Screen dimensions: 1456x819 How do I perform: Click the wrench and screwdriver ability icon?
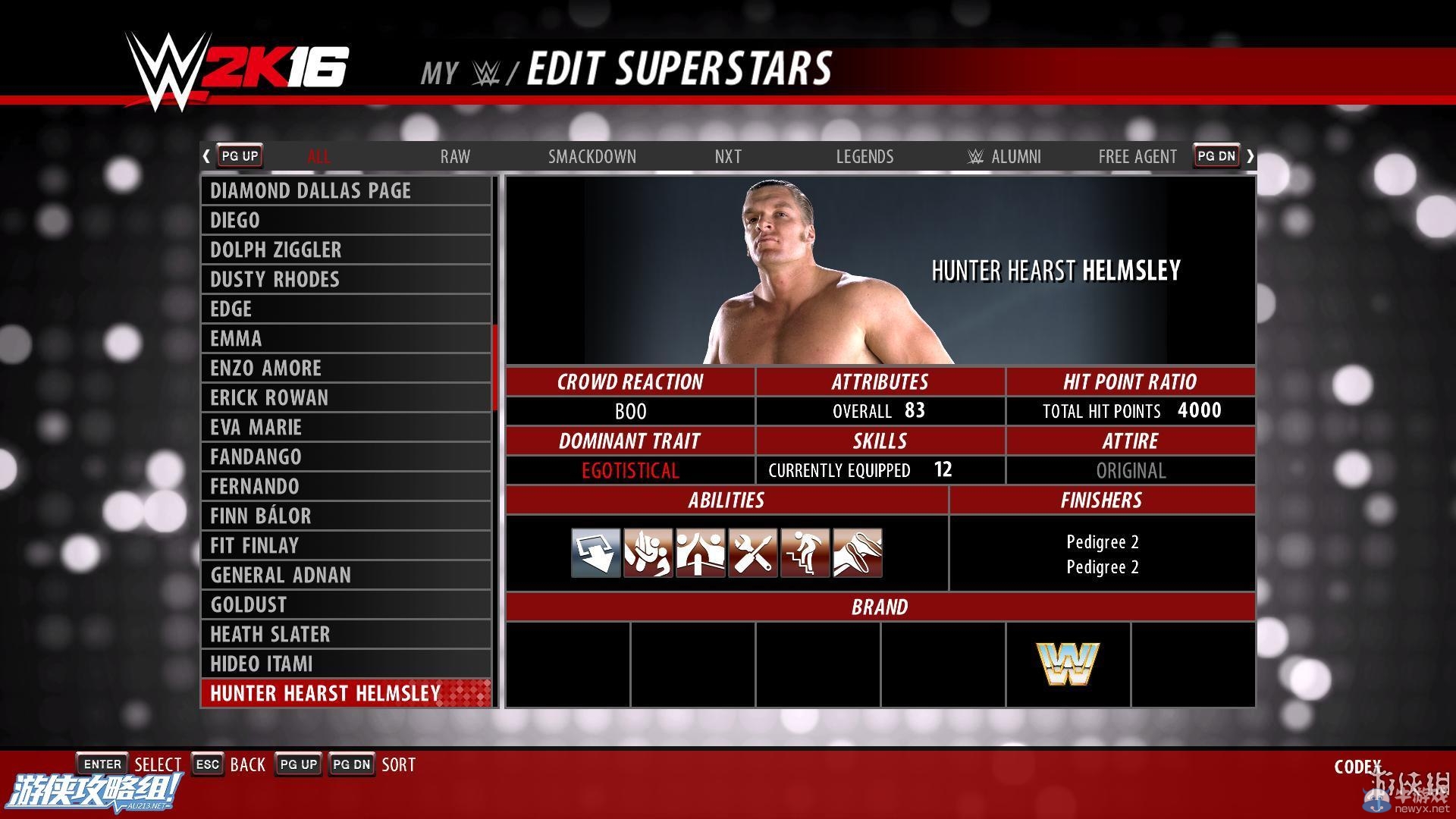[x=752, y=553]
